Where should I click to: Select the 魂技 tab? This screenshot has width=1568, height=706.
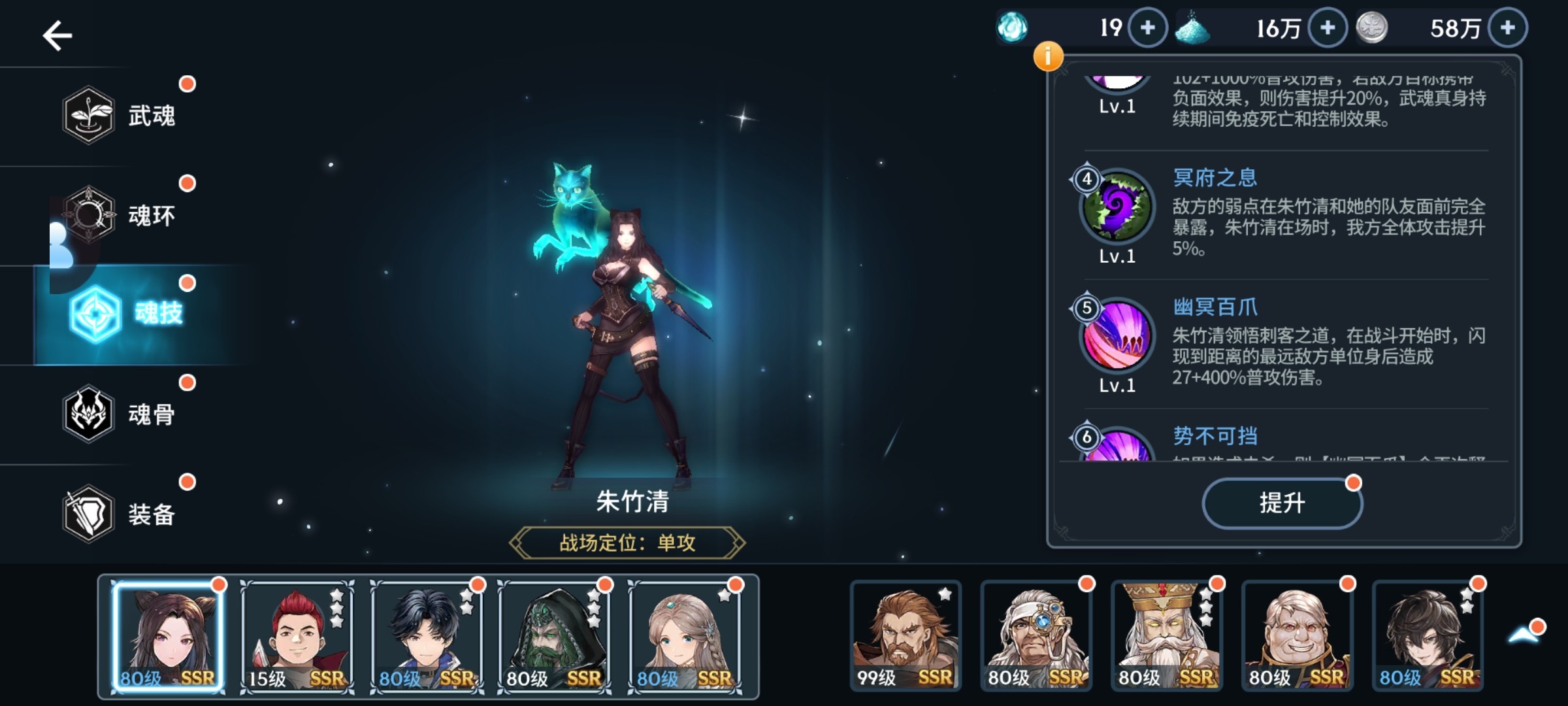(127, 314)
